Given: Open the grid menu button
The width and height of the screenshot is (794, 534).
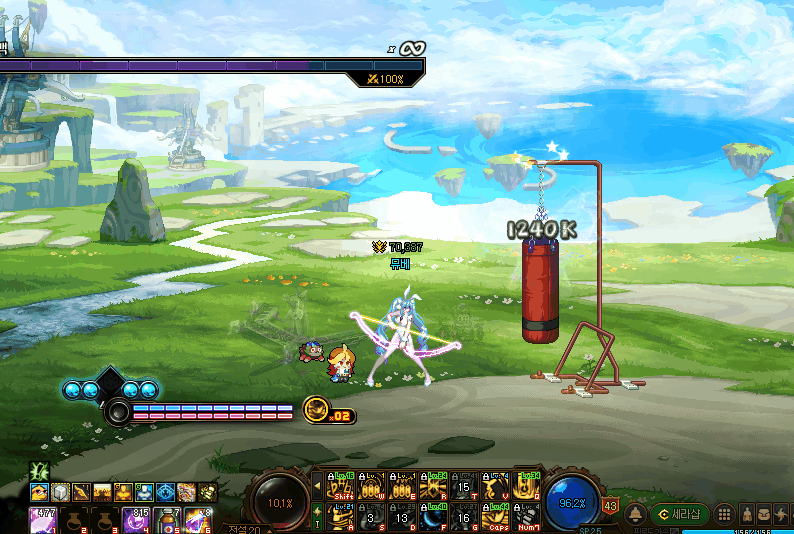Looking at the screenshot, I should (724, 515).
